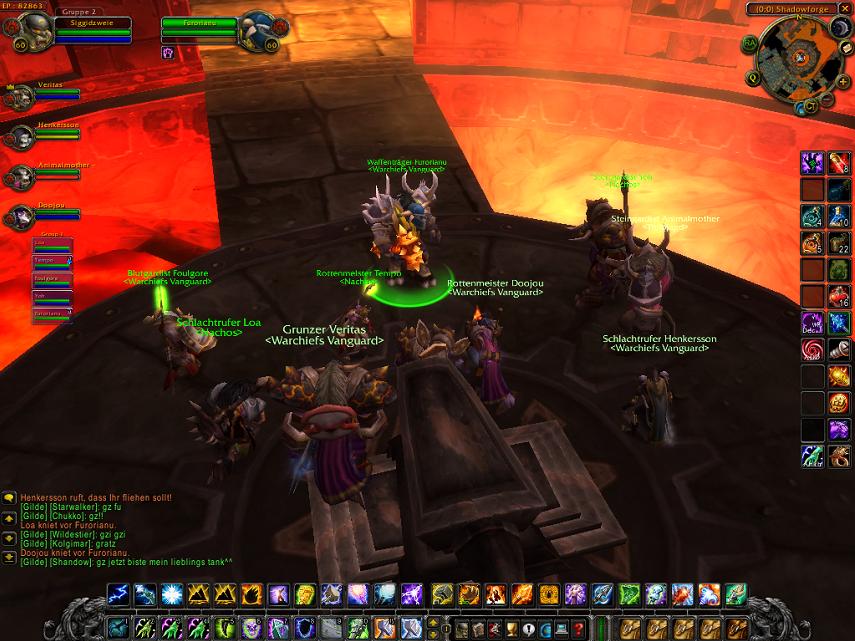Click the chat bubble button beside chat
Viewport: 855px width, 641px height.
(x=9, y=497)
